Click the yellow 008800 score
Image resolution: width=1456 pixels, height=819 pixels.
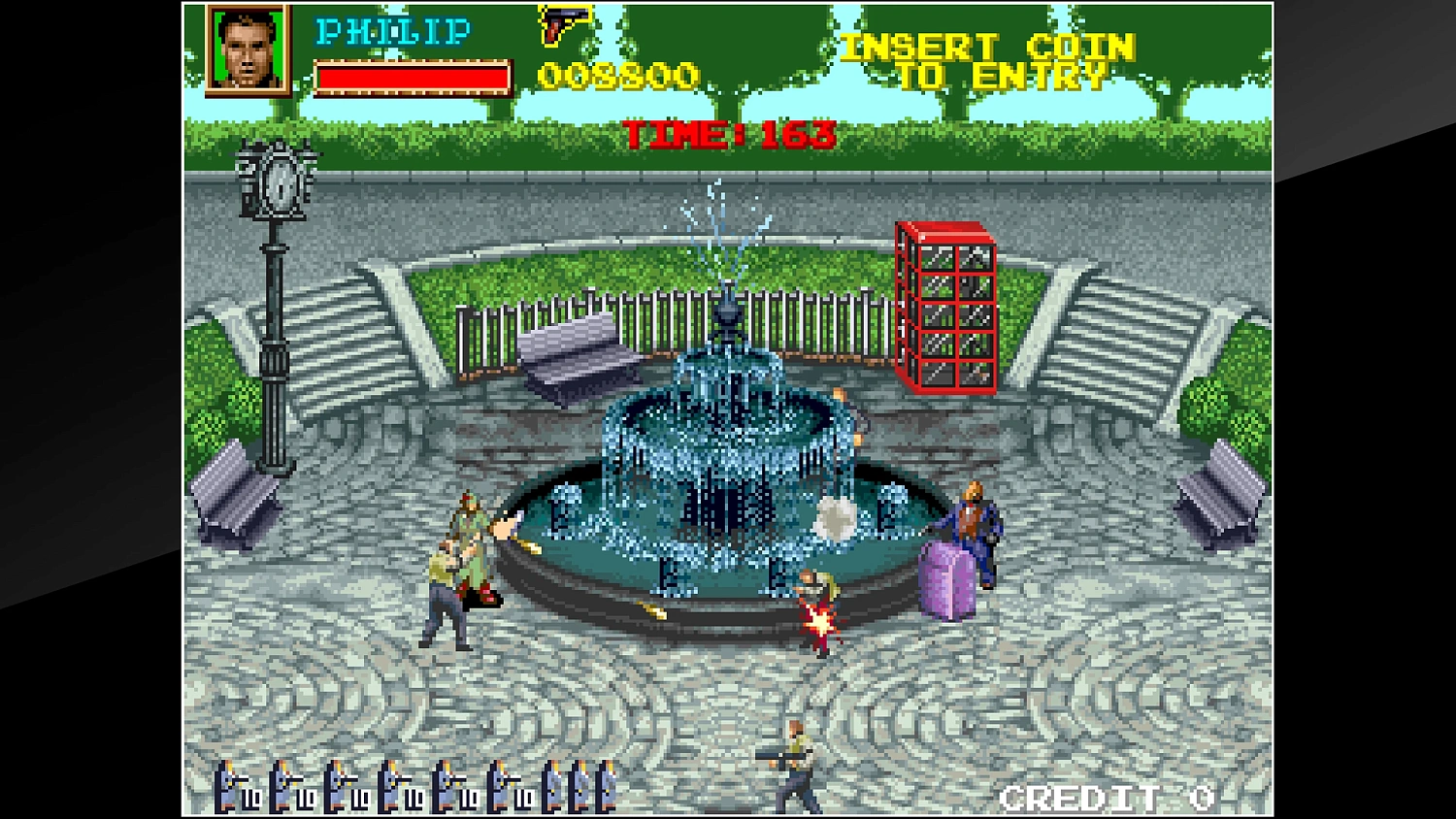619,73
